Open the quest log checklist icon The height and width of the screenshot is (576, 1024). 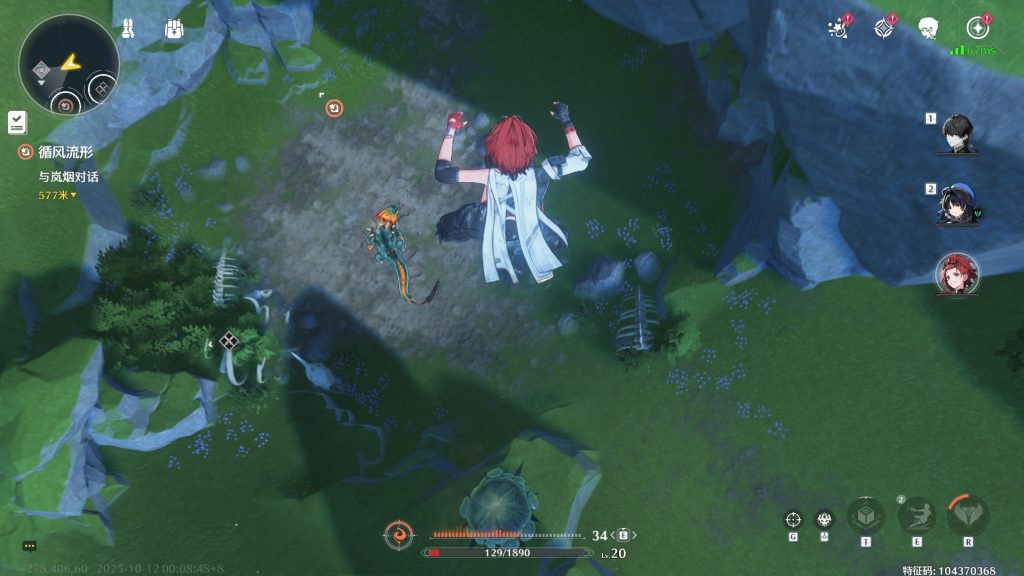[16, 122]
